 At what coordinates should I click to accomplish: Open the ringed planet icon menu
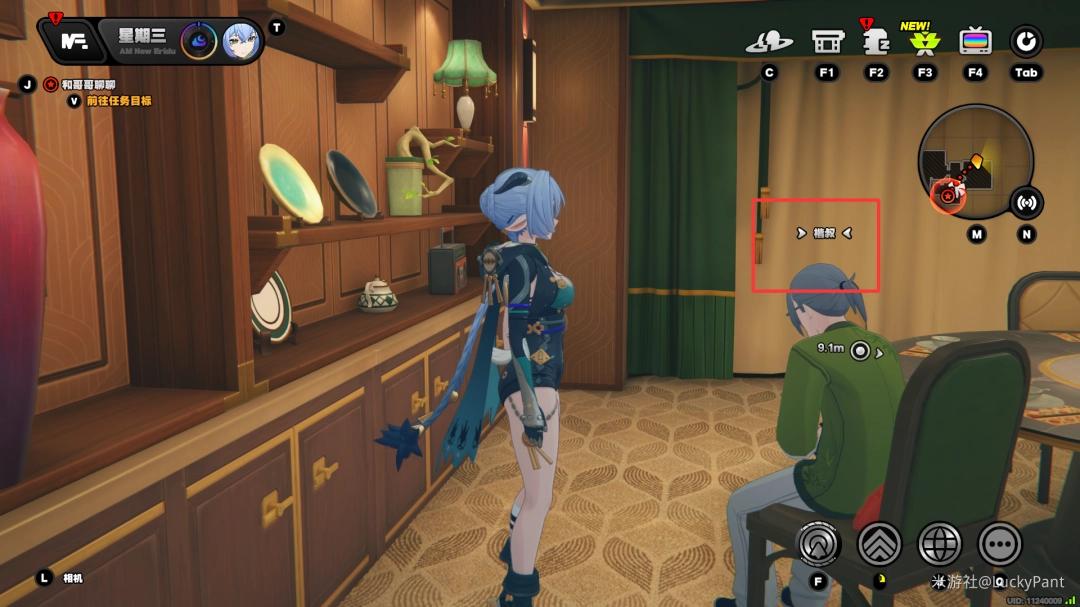[769, 42]
